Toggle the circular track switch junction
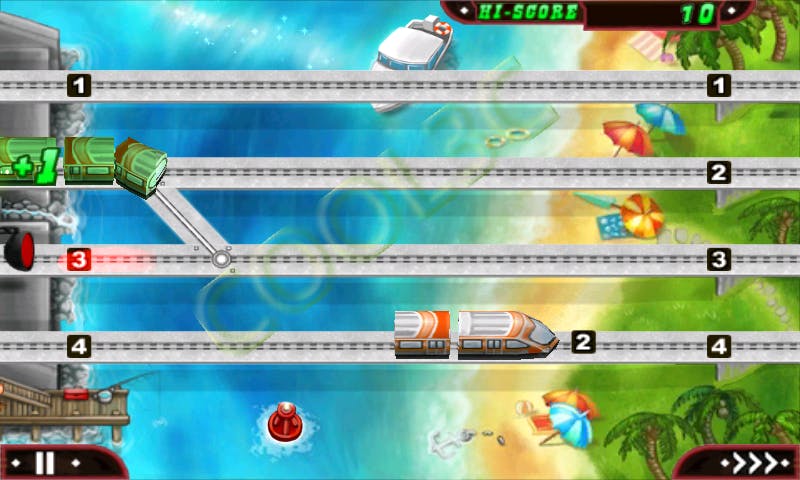The width and height of the screenshot is (800, 480). coord(220,260)
